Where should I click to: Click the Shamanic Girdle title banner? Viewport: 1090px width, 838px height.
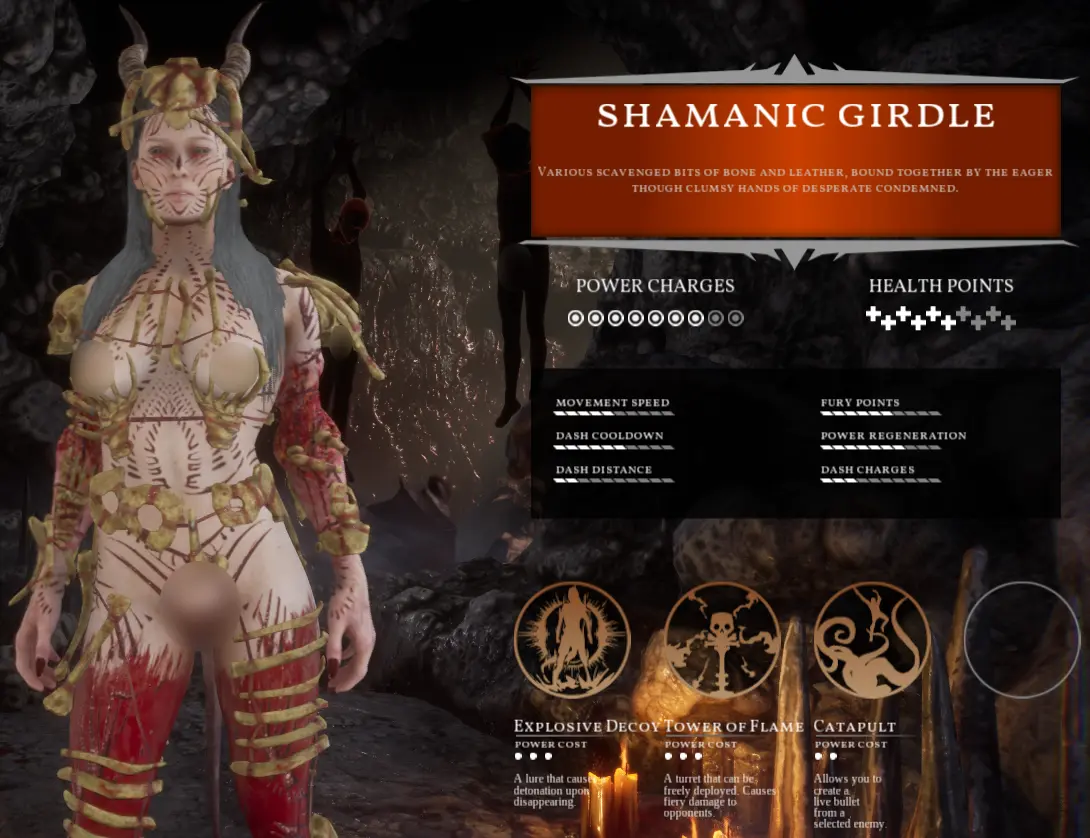tap(795, 116)
